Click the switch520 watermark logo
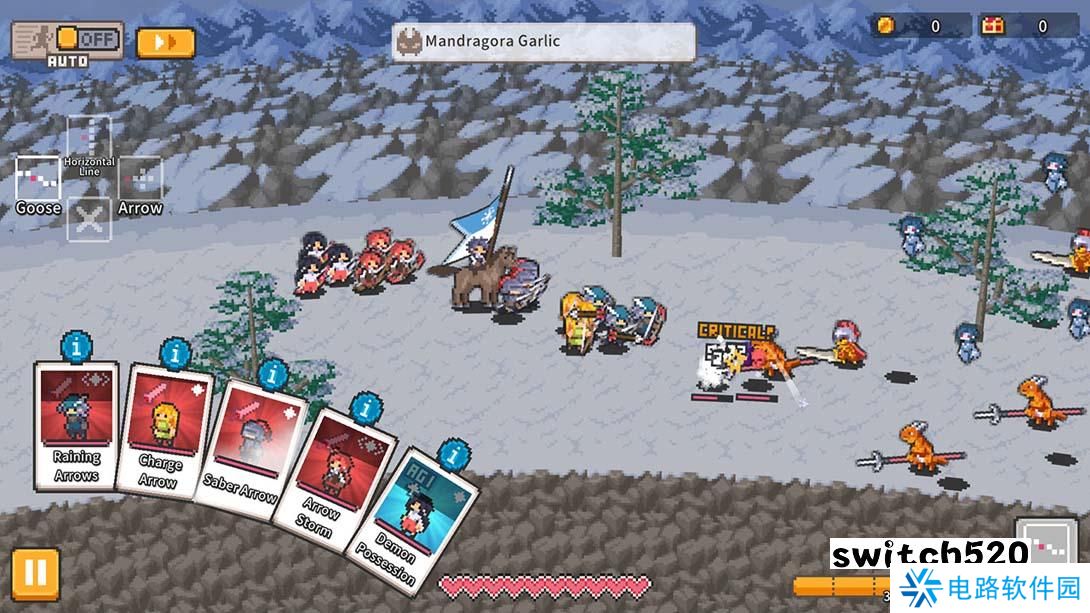The width and height of the screenshot is (1090, 613). point(929,554)
